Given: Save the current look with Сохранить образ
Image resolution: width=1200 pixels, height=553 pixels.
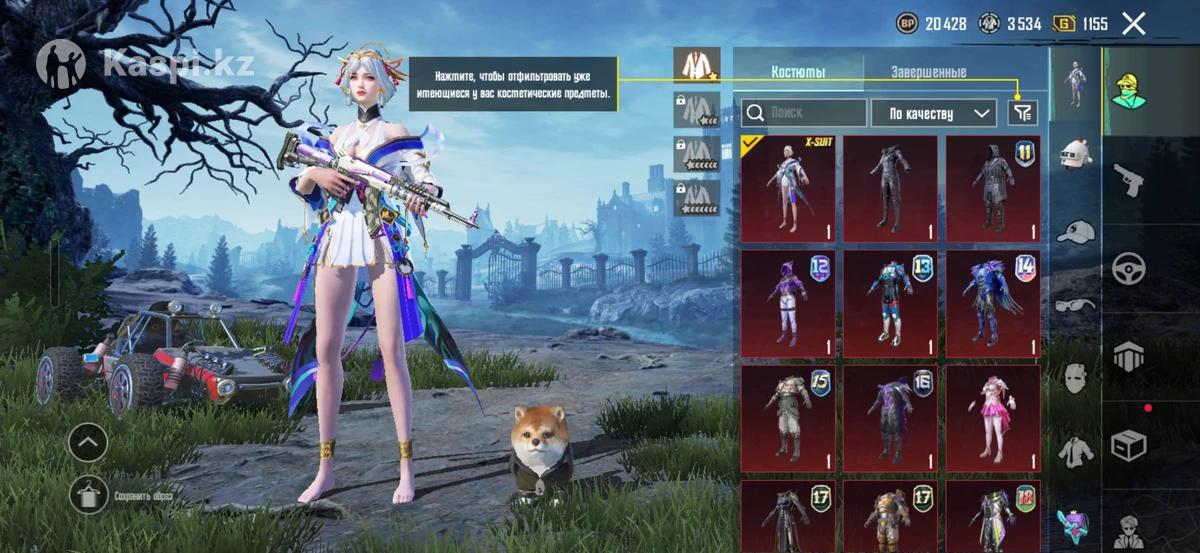Looking at the screenshot, I should point(88,495).
